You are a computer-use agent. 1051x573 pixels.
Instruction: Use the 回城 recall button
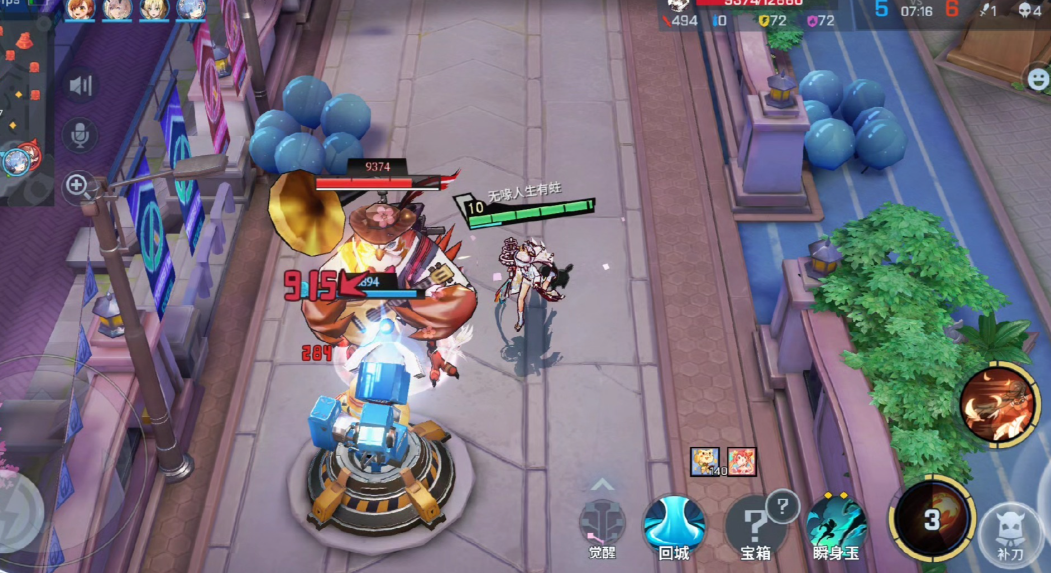674,523
